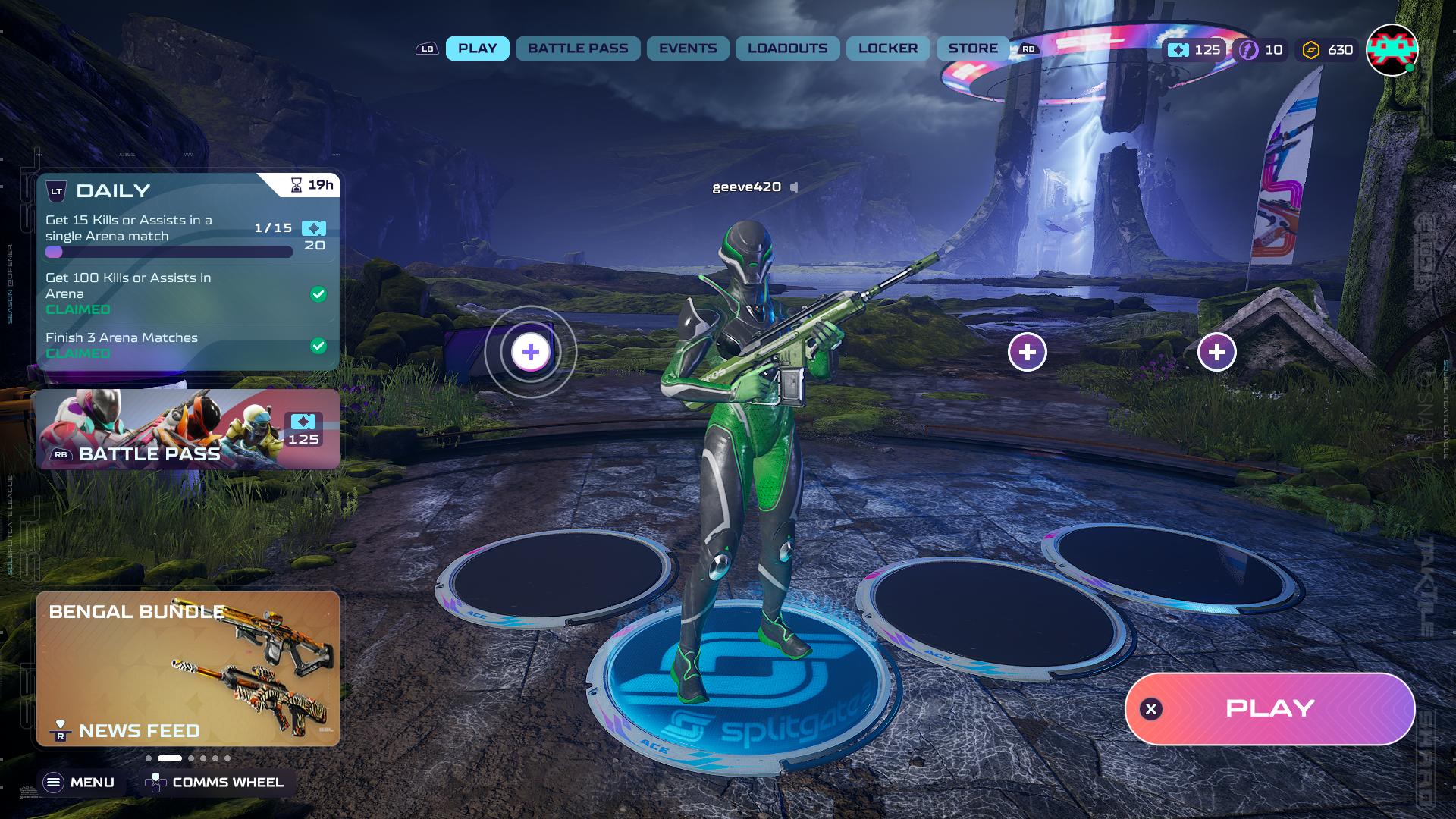1456x819 pixels.
Task: View the purple currency balance of 10
Action: pyautogui.click(x=1261, y=50)
